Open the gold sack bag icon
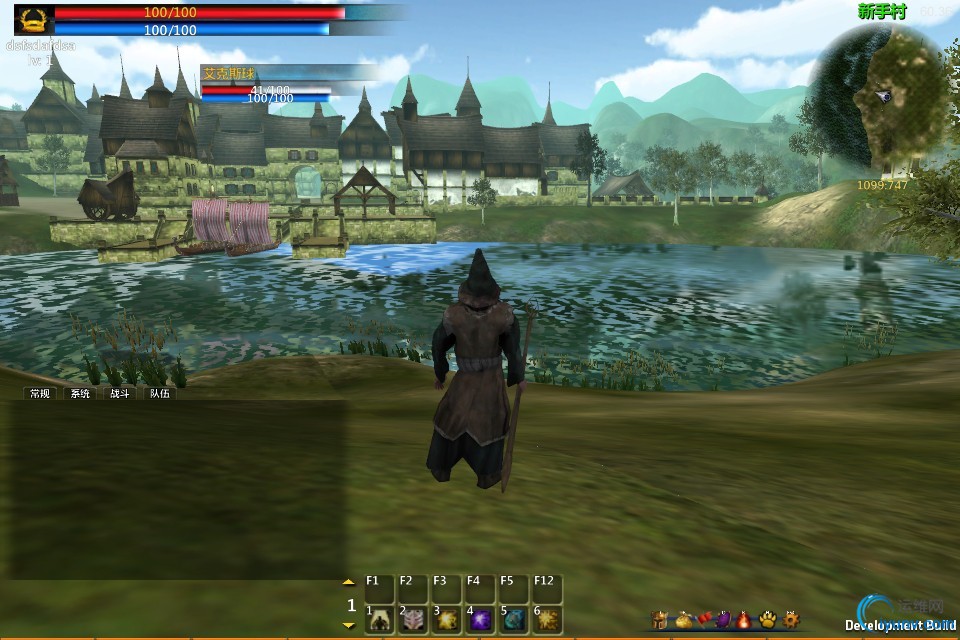This screenshot has height=640, width=960. [x=683, y=620]
